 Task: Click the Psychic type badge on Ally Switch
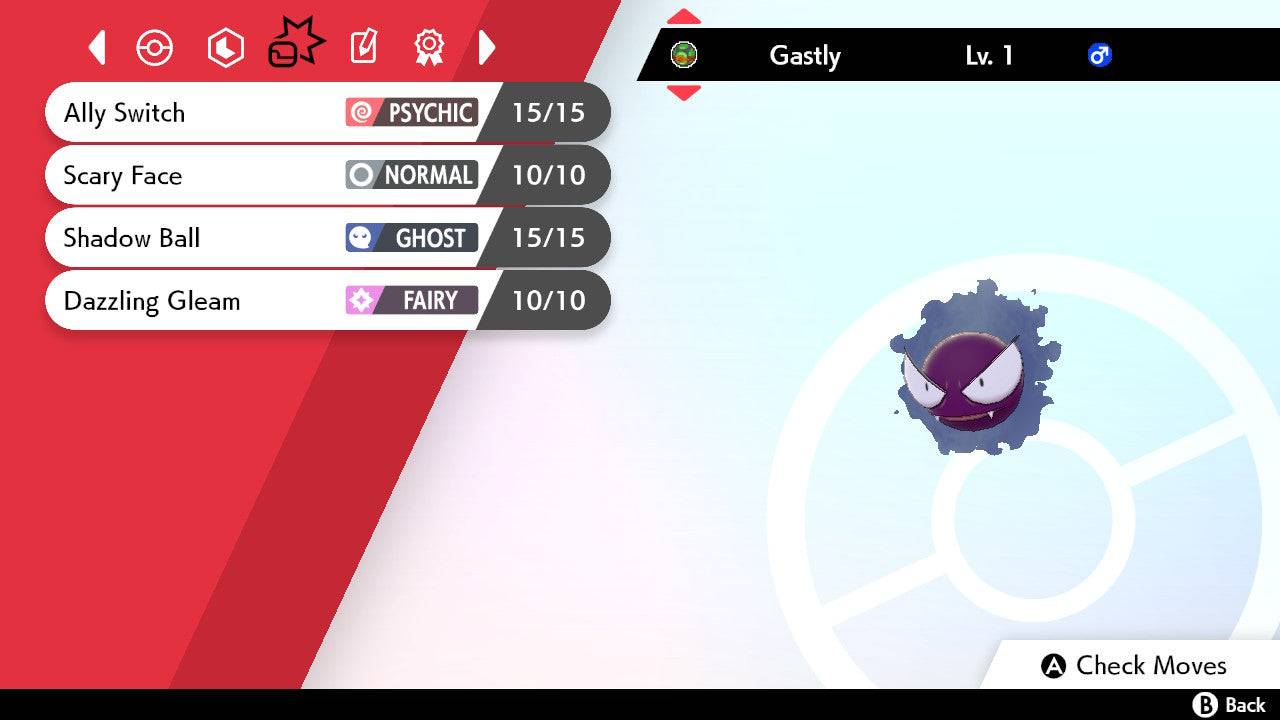click(411, 112)
